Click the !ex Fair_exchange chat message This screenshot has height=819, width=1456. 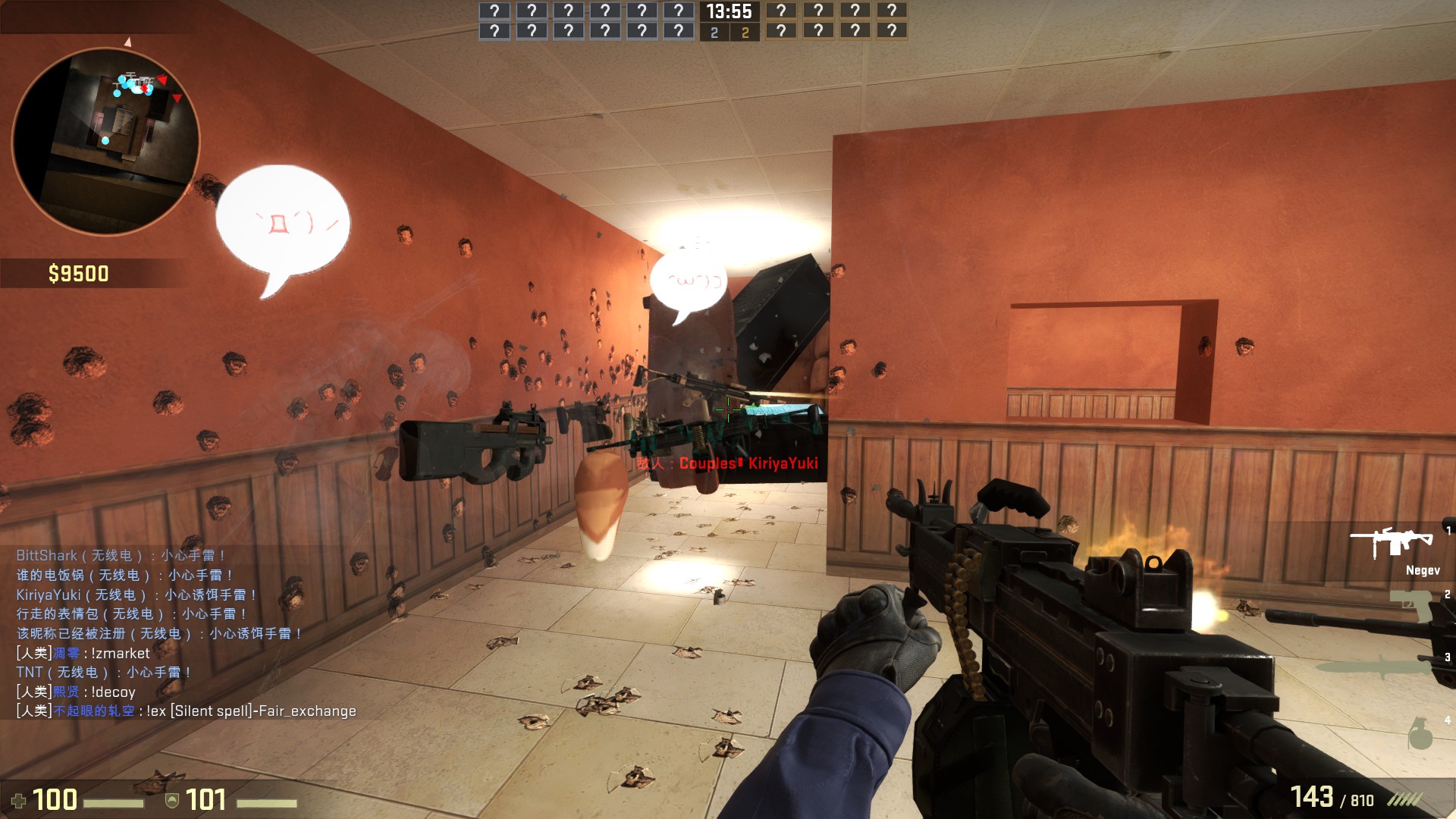(x=187, y=711)
